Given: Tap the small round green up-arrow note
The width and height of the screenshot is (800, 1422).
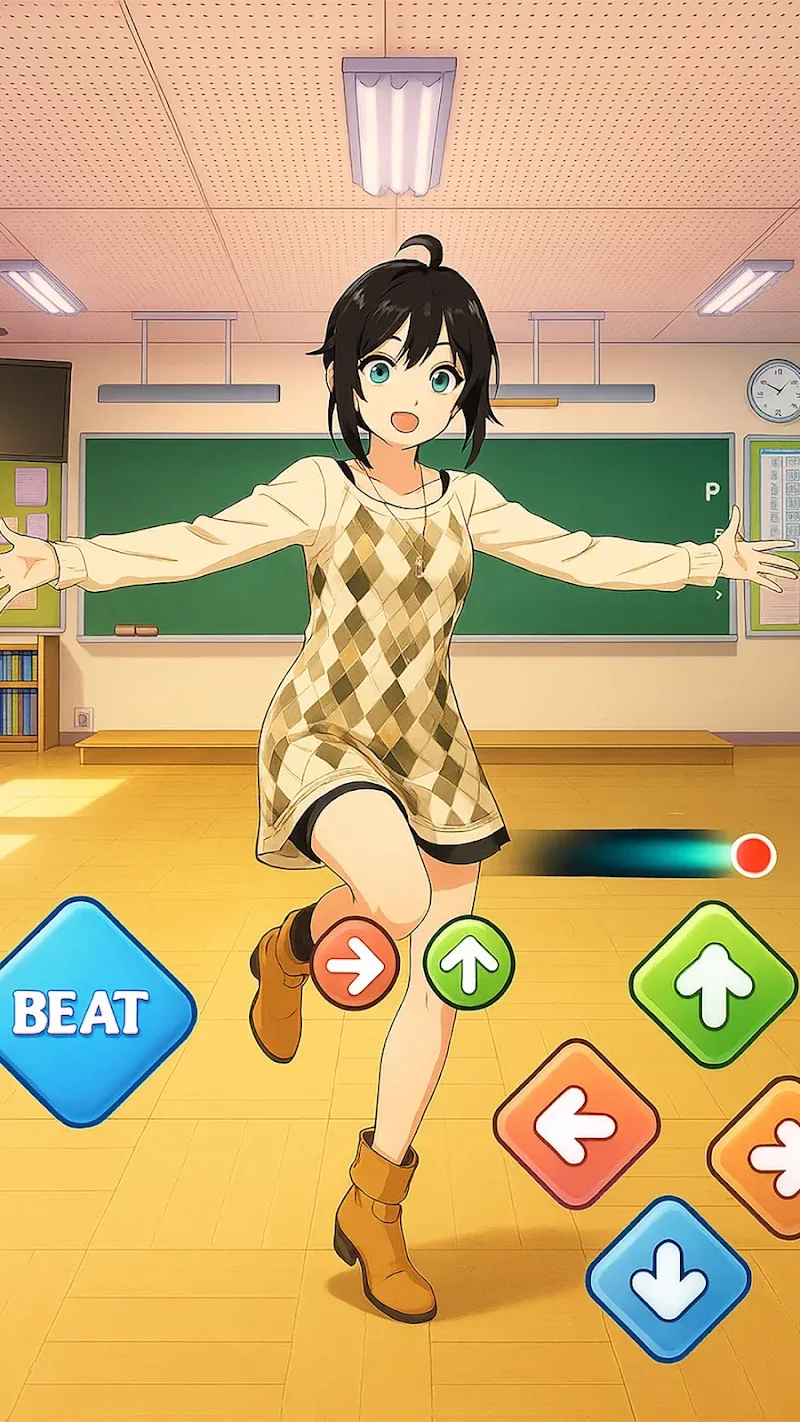Looking at the screenshot, I should (x=469, y=963).
